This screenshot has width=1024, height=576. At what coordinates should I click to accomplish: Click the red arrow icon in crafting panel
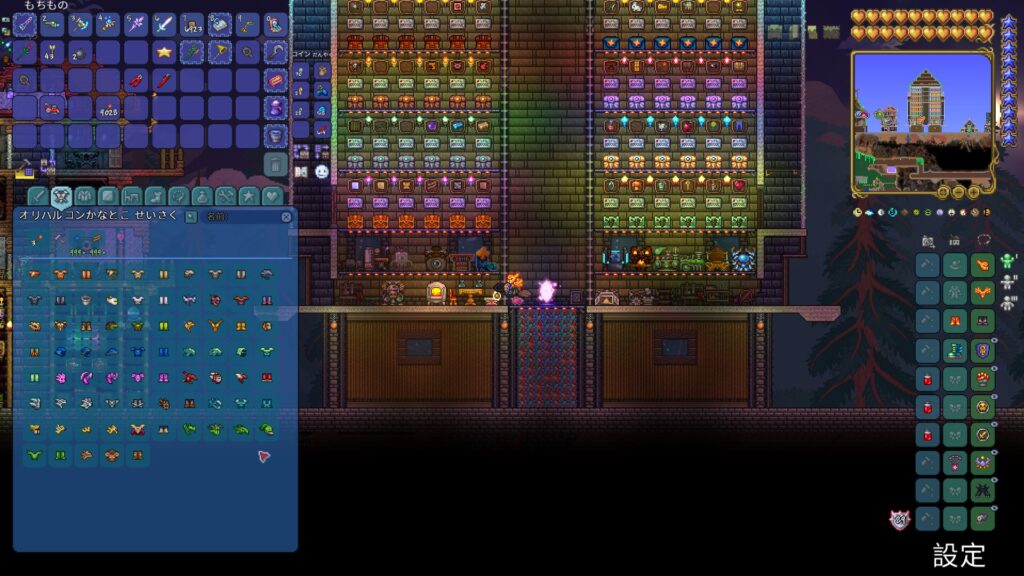[264, 456]
